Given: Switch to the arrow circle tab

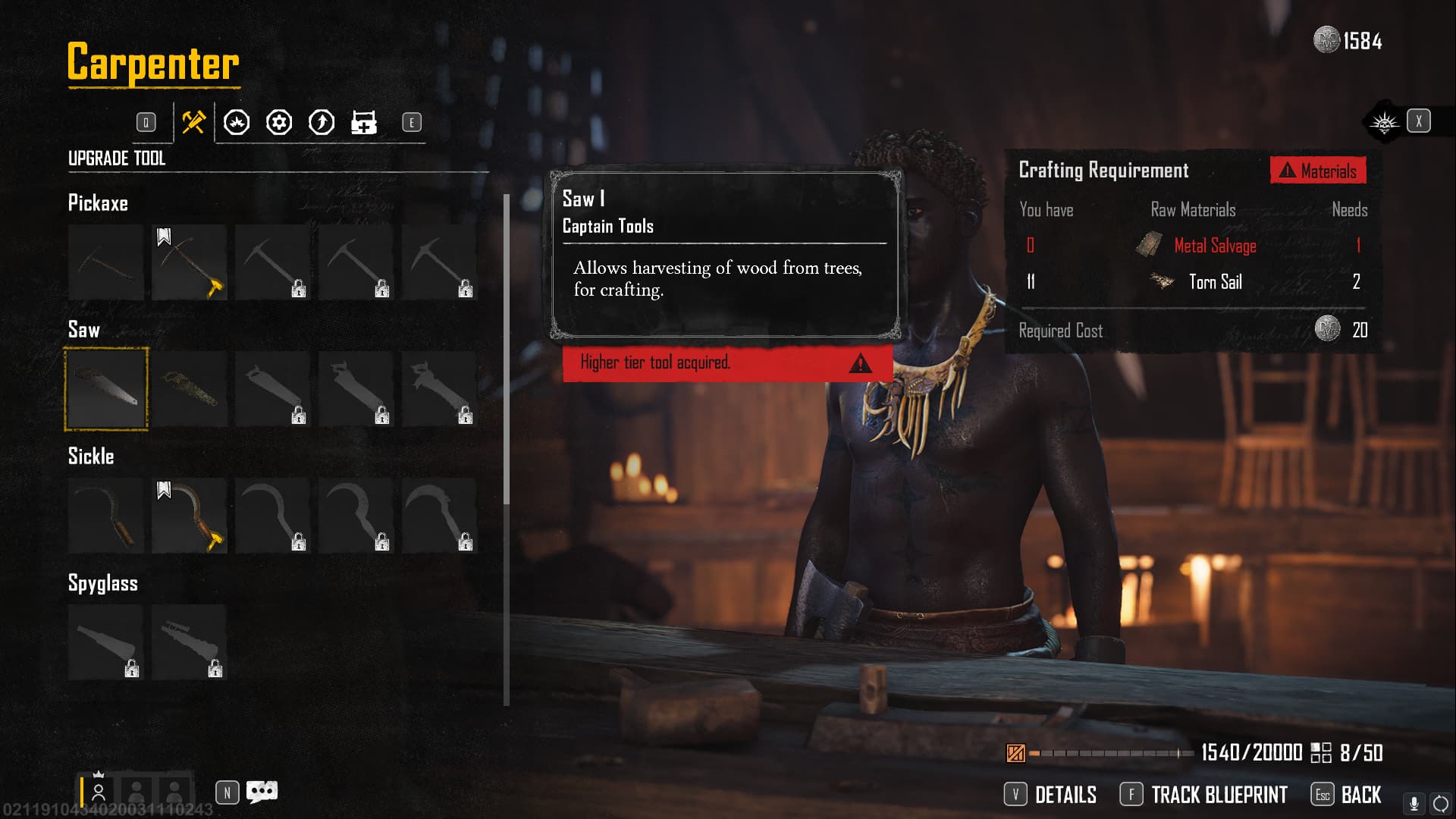Looking at the screenshot, I should pyautogui.click(x=322, y=122).
